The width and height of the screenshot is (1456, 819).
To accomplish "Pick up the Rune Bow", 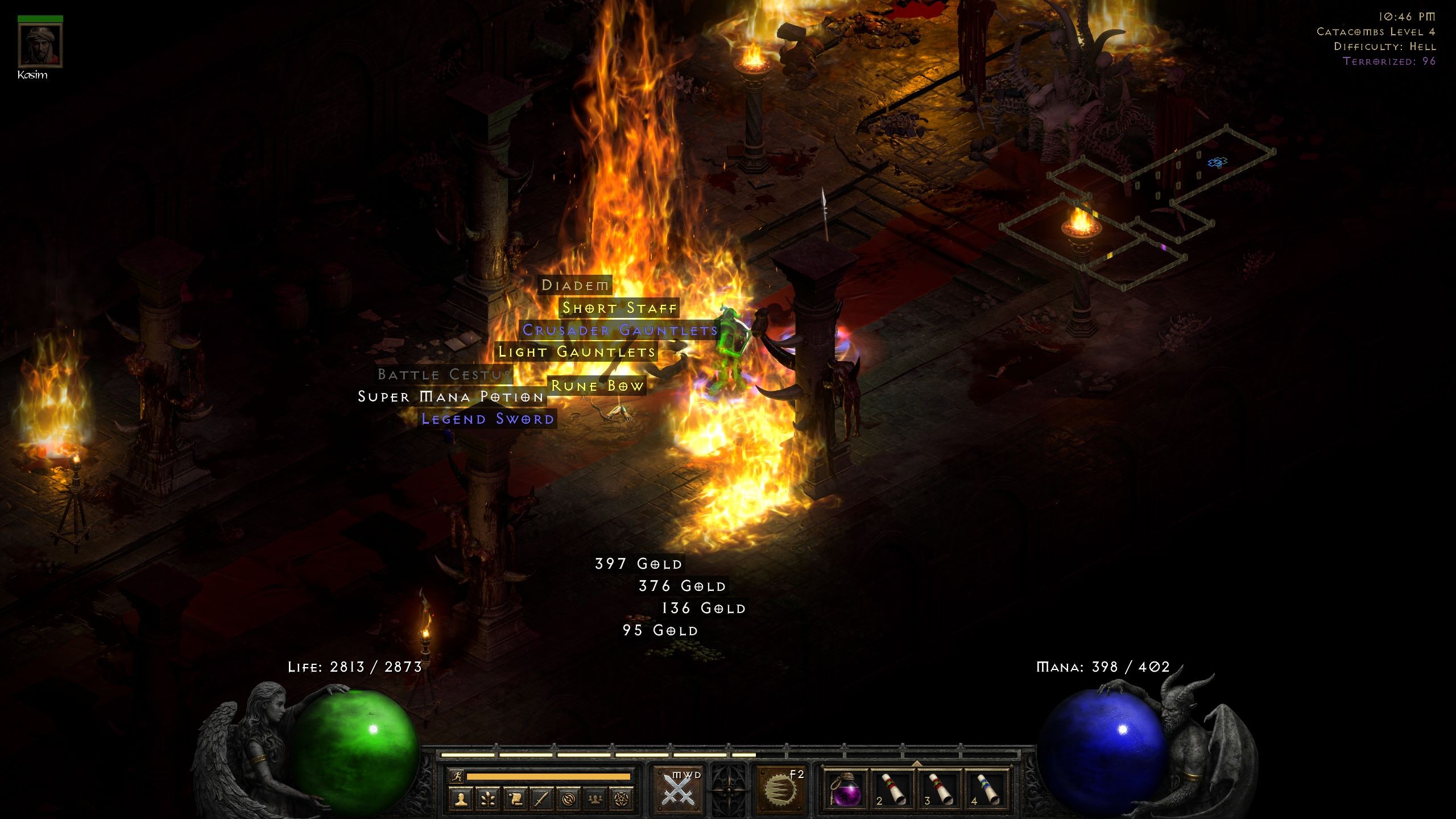I will (597, 386).
